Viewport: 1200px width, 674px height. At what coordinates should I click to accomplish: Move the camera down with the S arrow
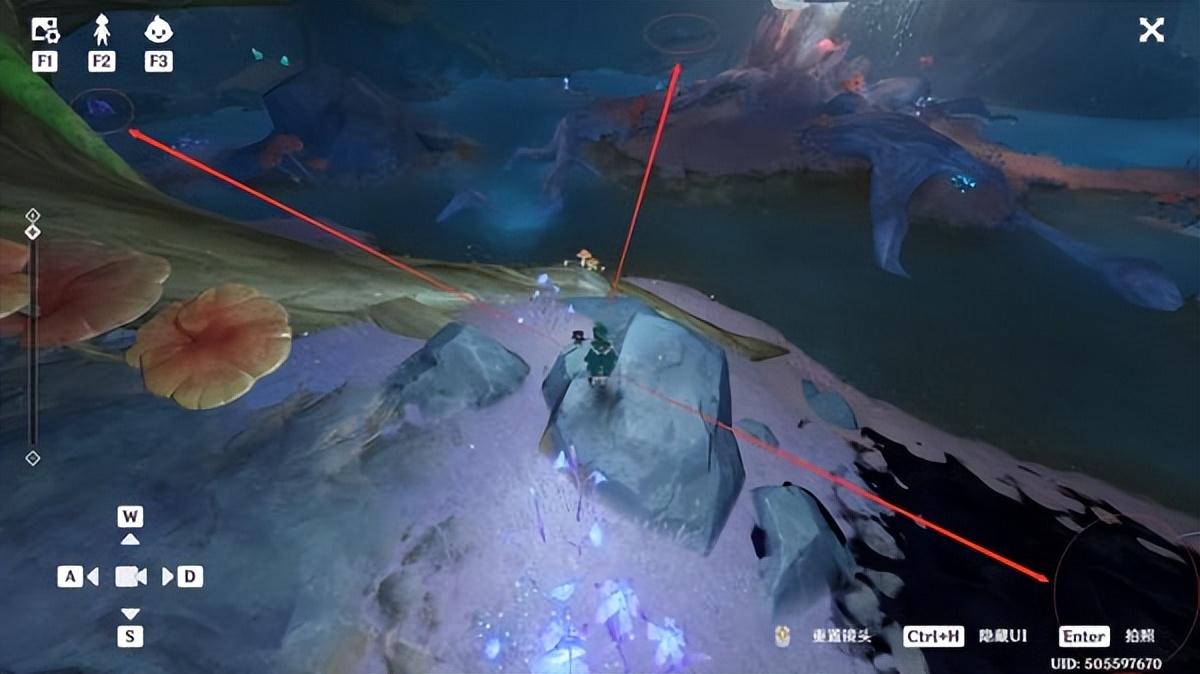pyautogui.click(x=130, y=613)
